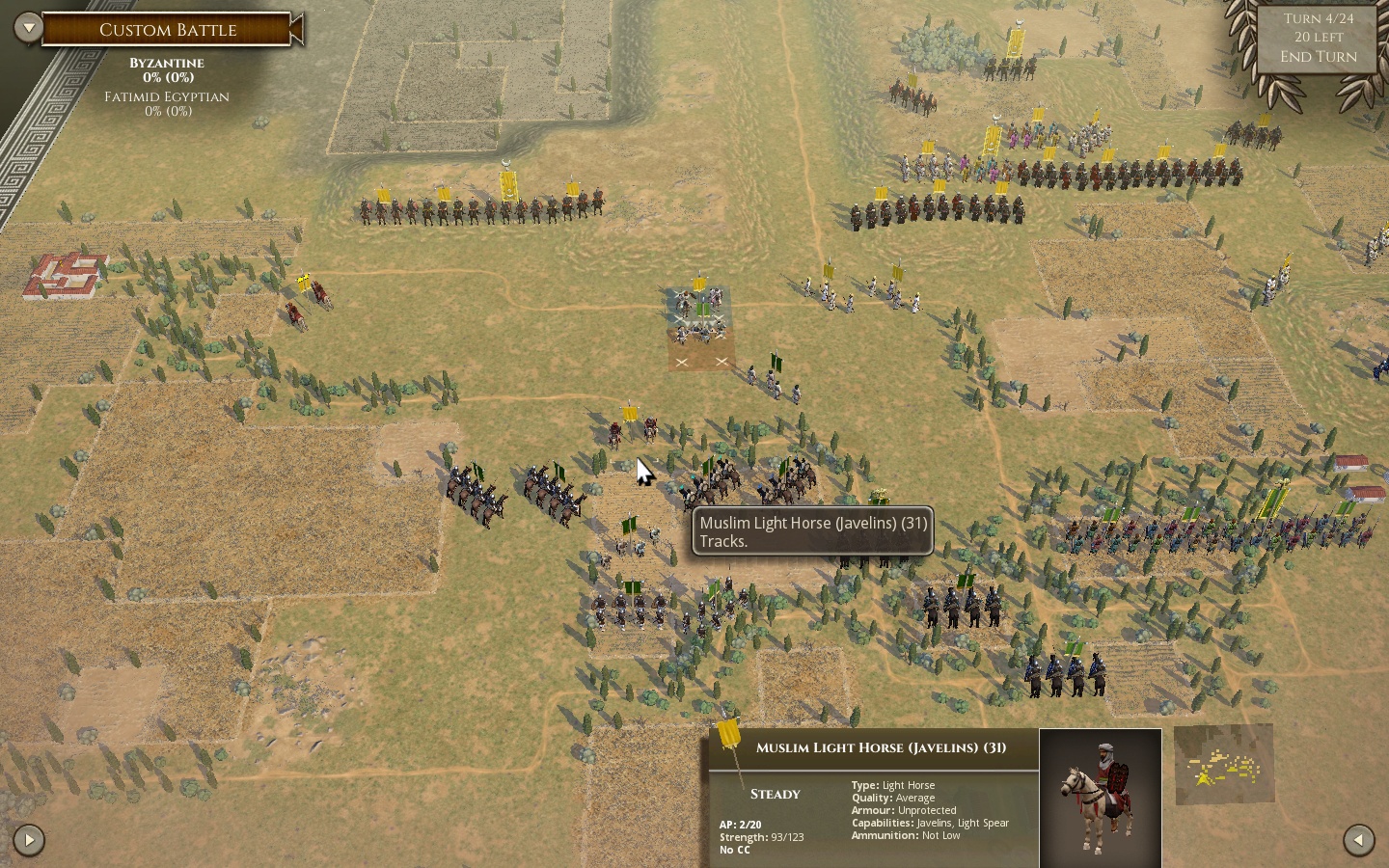Open the dropdown arrow beside Custom Battle
The image size is (1389, 868).
click(28, 28)
